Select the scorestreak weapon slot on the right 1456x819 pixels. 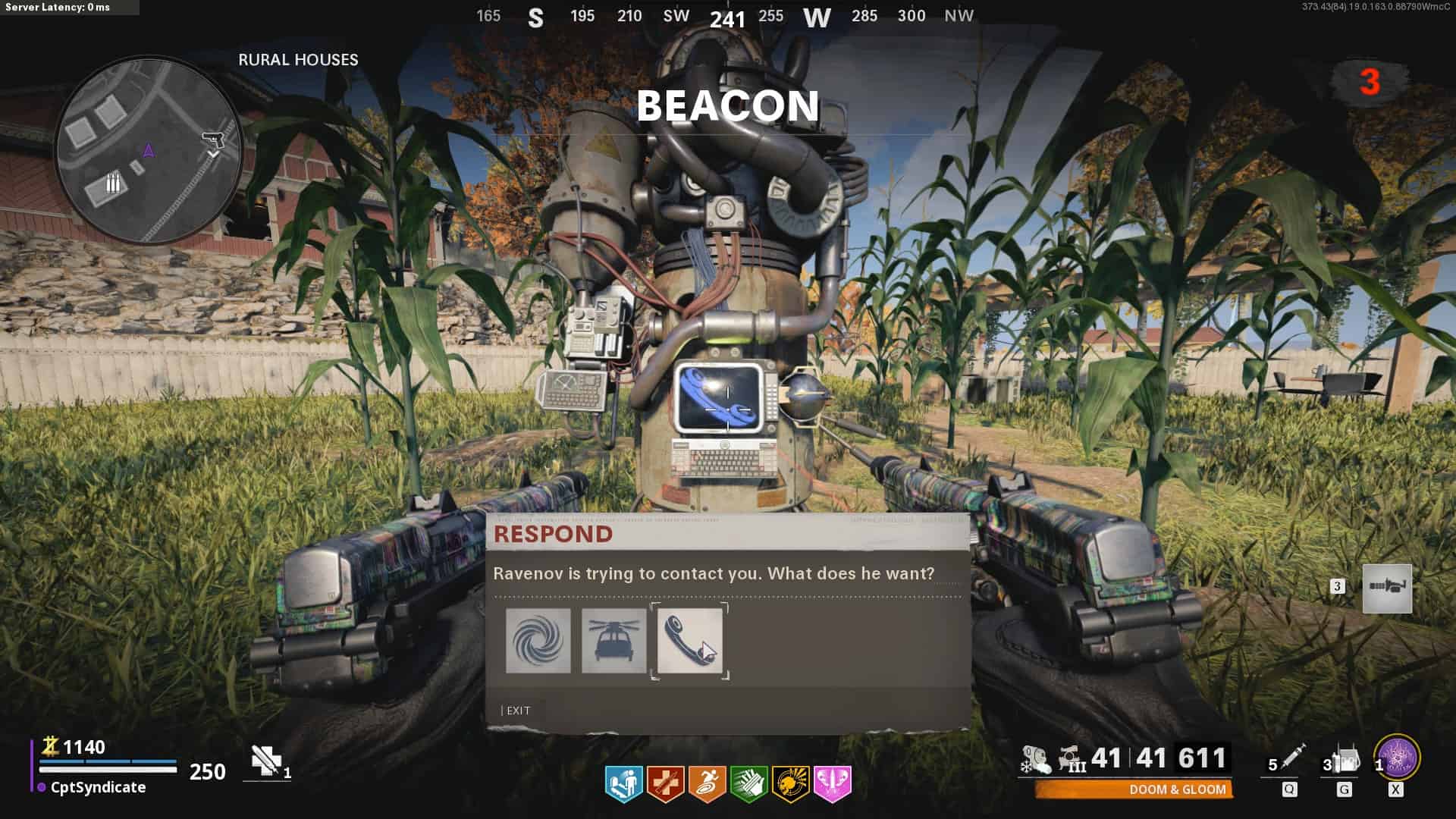click(1387, 588)
